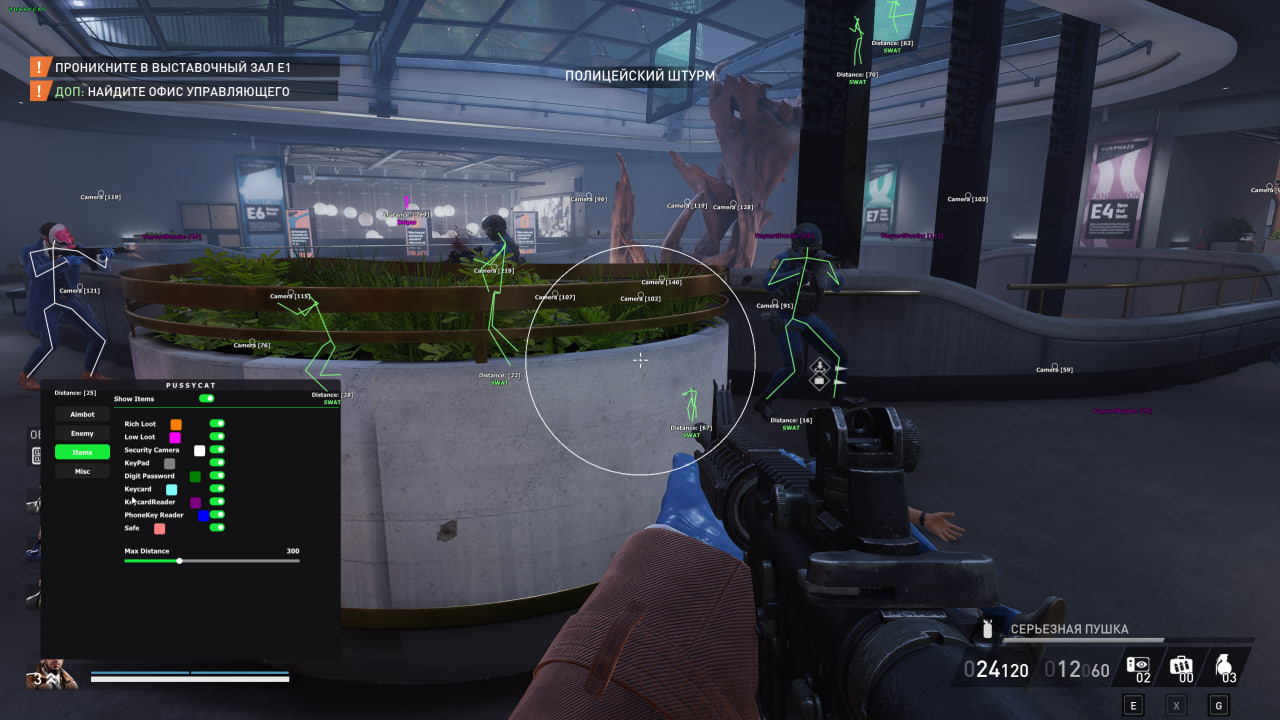This screenshot has width=1280, height=720.
Task: Select the Items tab
Action: 82,452
